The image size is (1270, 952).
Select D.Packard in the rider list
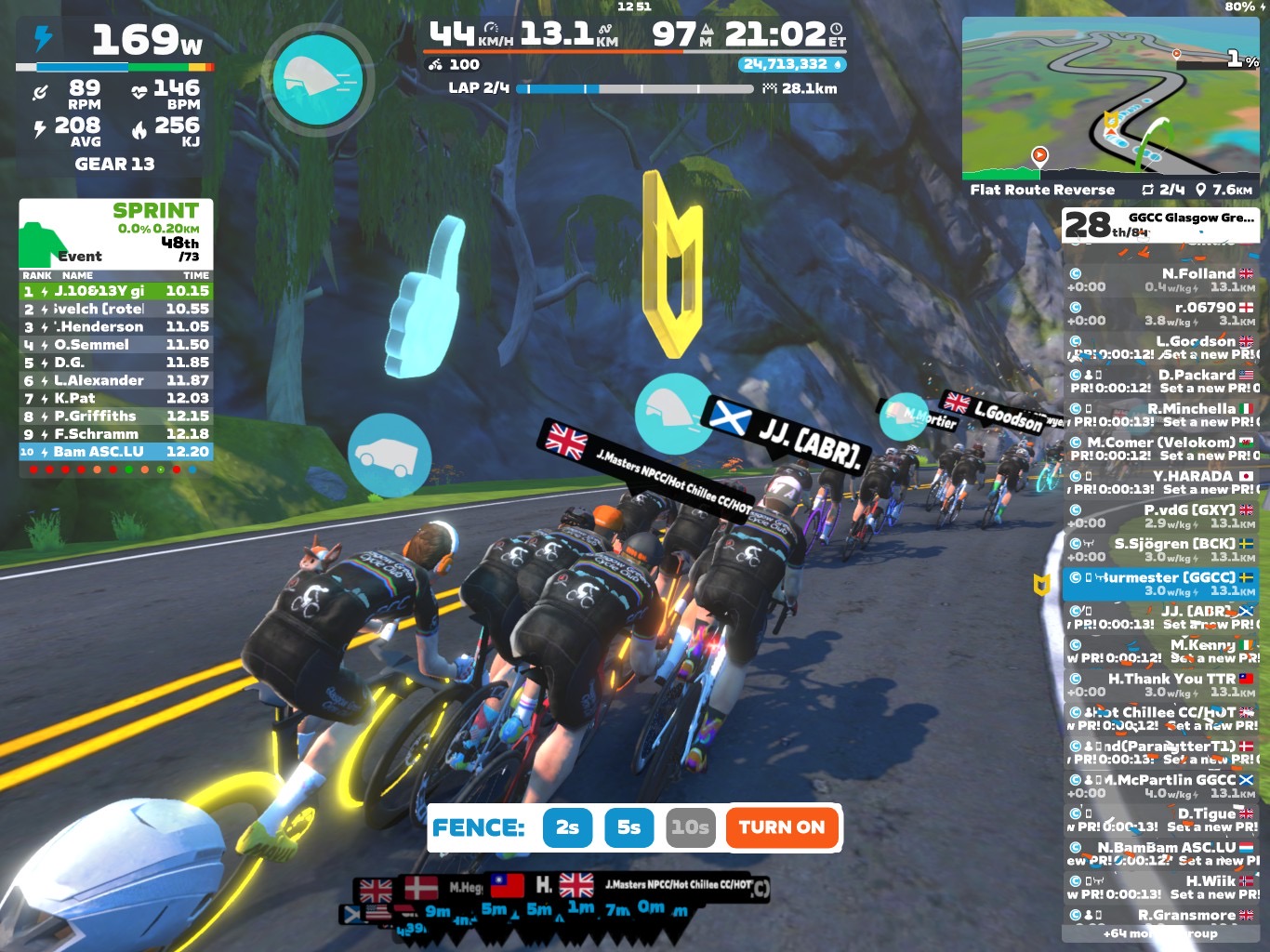coord(1160,381)
